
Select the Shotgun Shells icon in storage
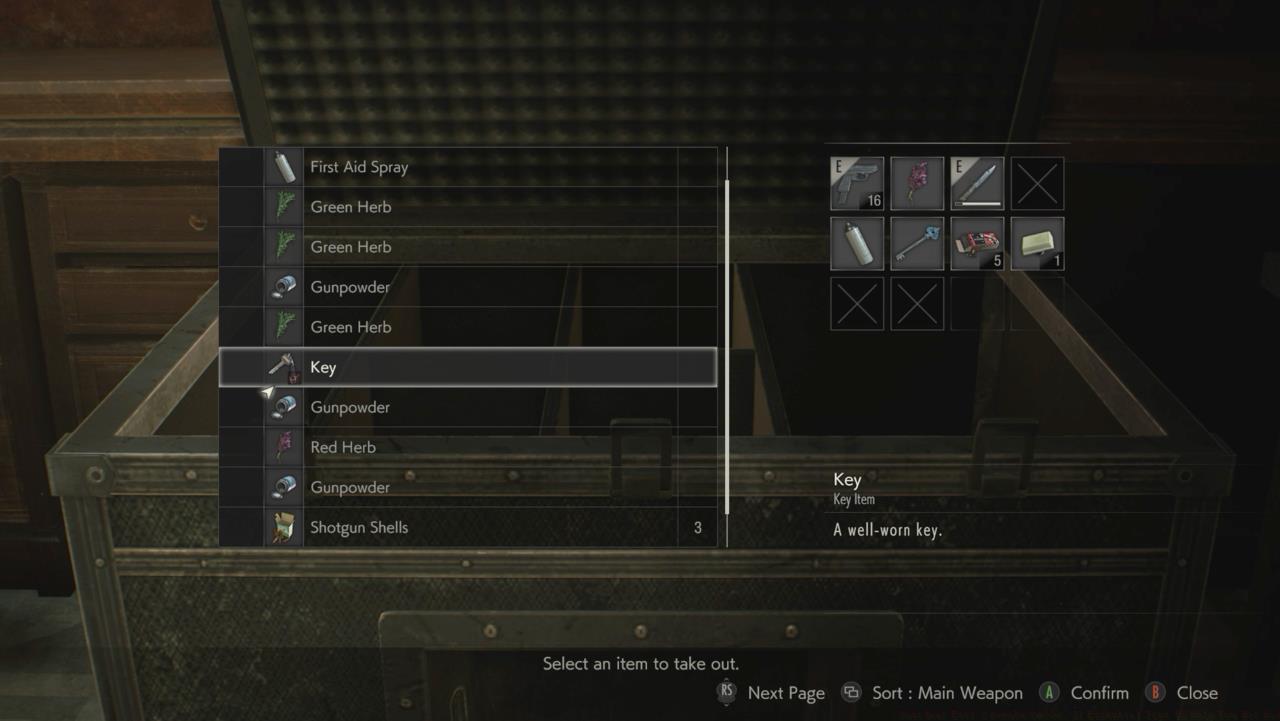[283, 527]
